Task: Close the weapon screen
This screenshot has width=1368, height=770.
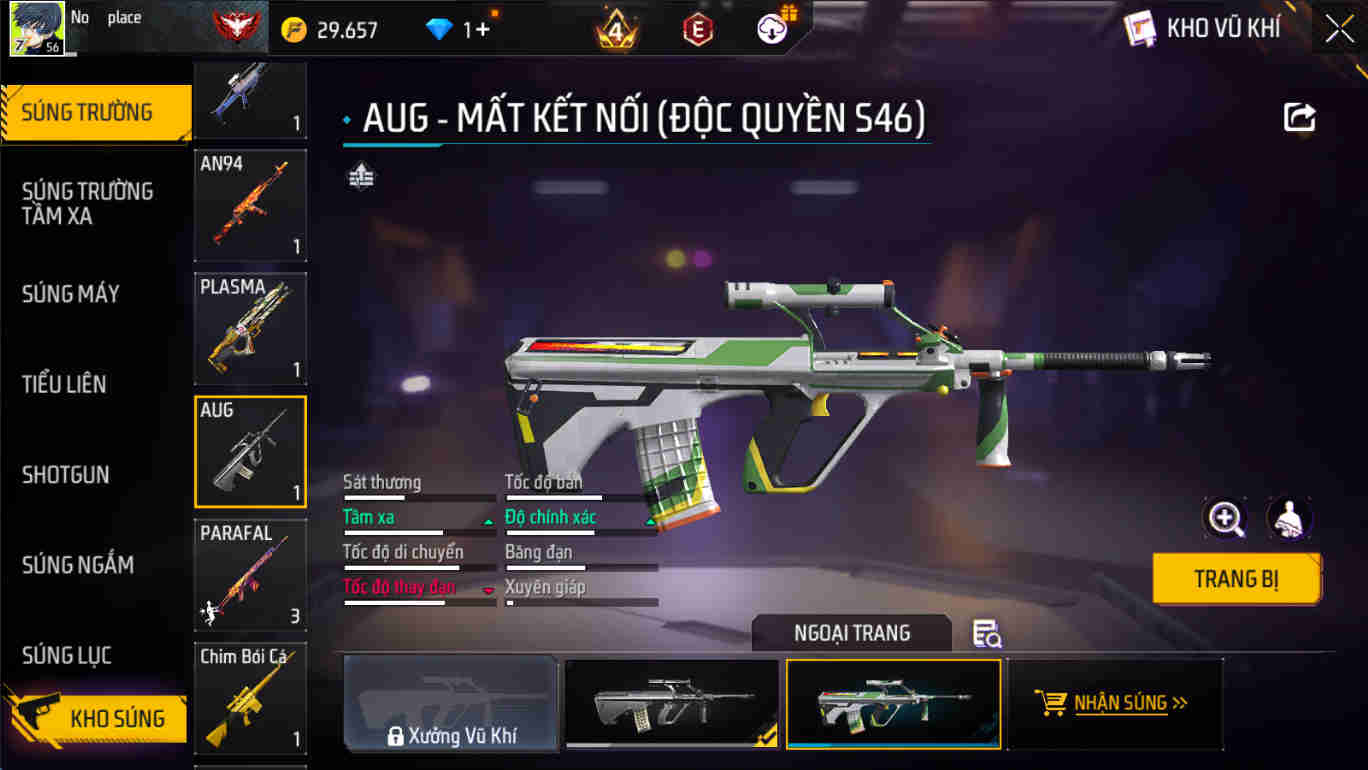Action: [x=1339, y=29]
